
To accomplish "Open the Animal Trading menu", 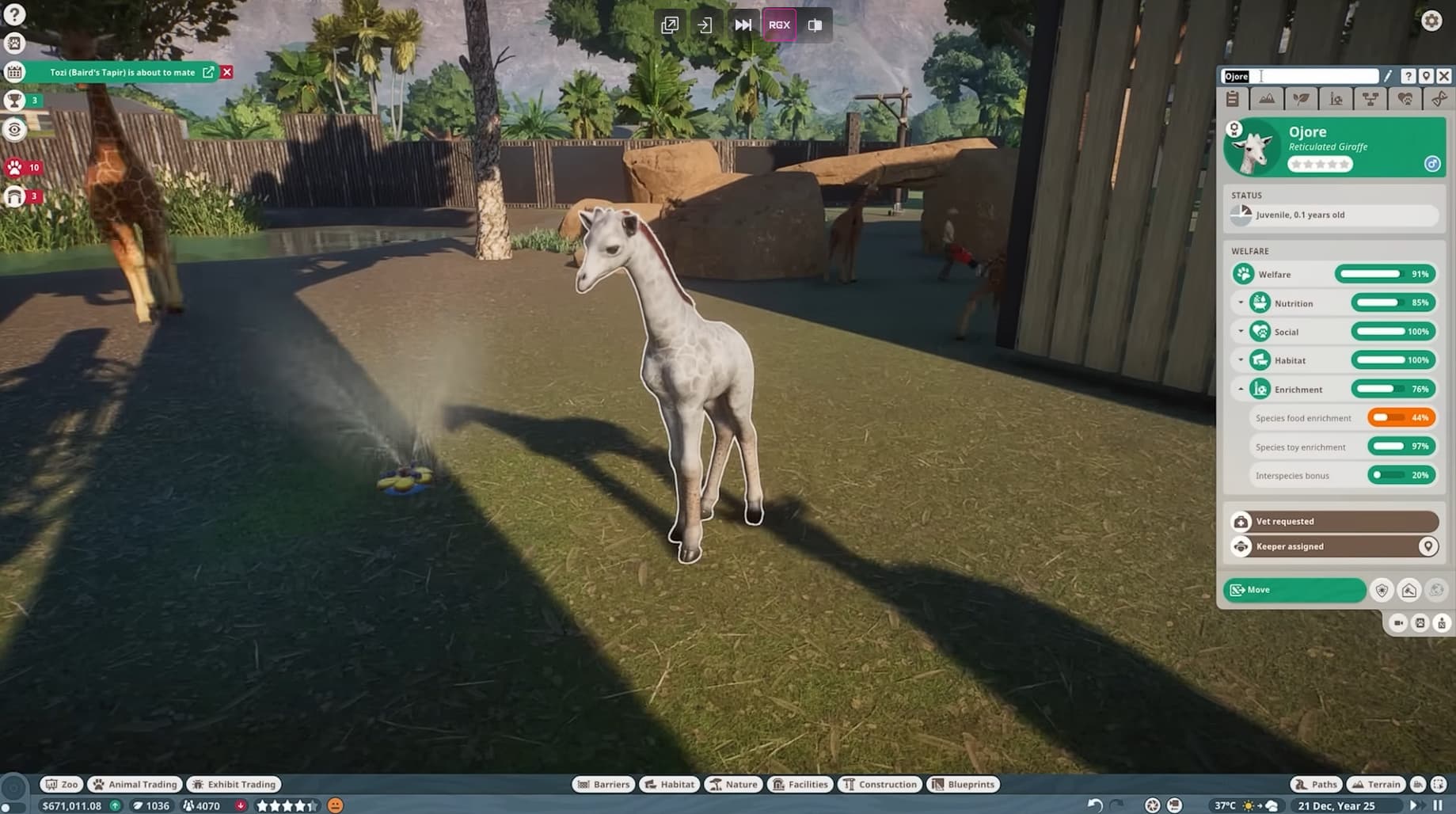I will pyautogui.click(x=134, y=784).
